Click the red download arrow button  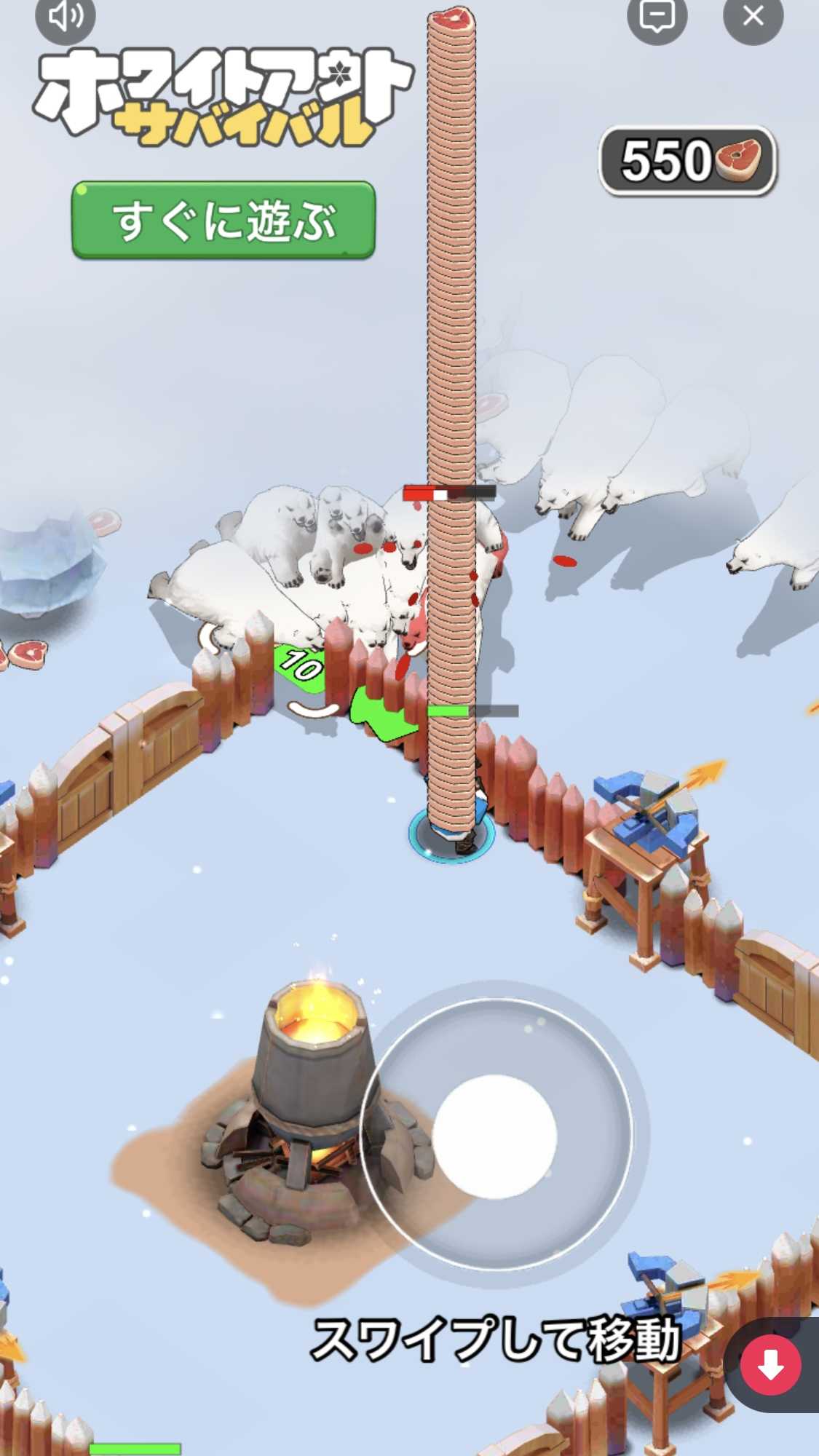[x=770, y=1365]
